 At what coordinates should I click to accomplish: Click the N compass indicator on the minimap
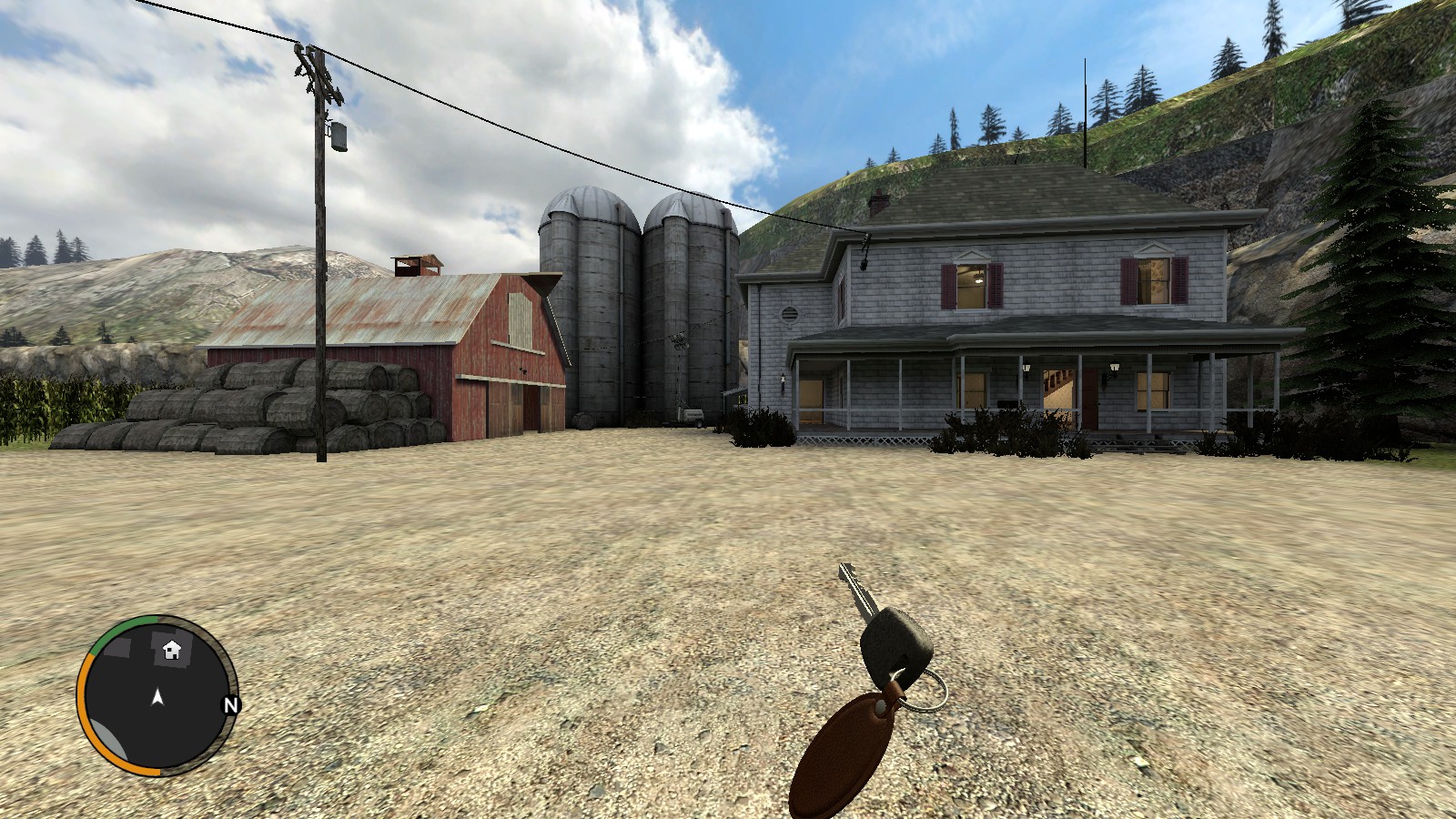(232, 703)
